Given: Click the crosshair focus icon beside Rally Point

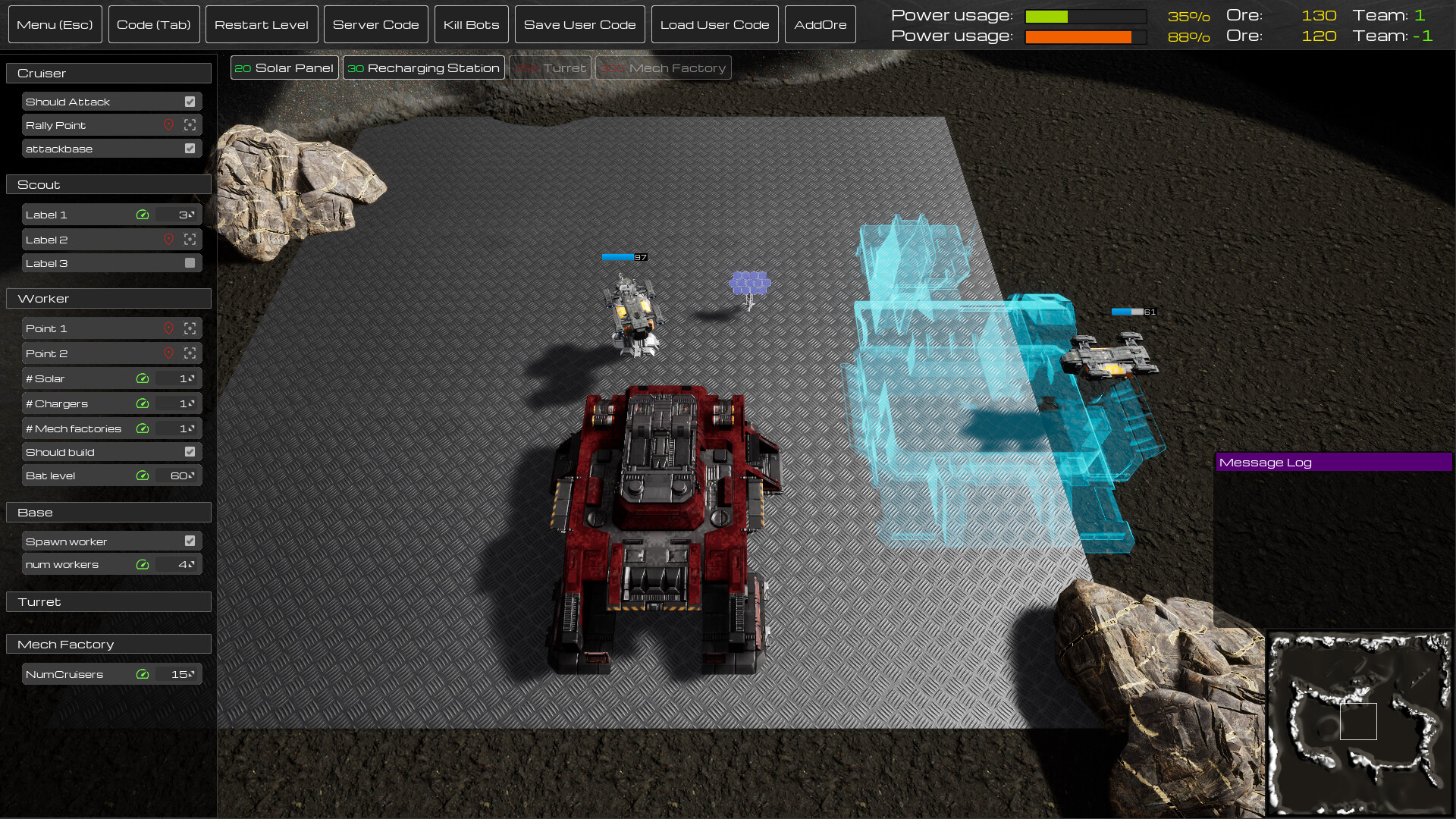Looking at the screenshot, I should tap(190, 125).
